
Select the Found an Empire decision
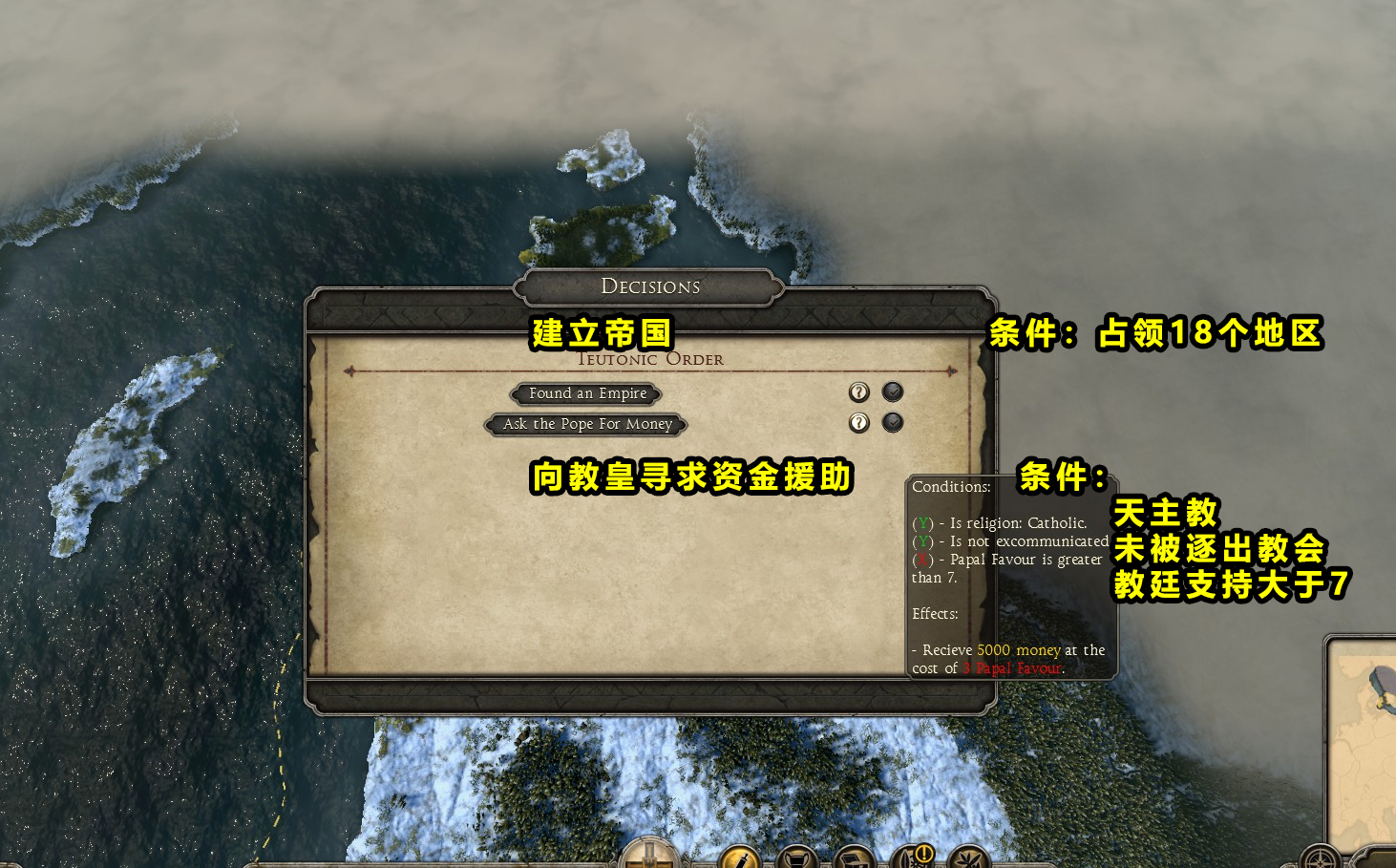(x=587, y=393)
